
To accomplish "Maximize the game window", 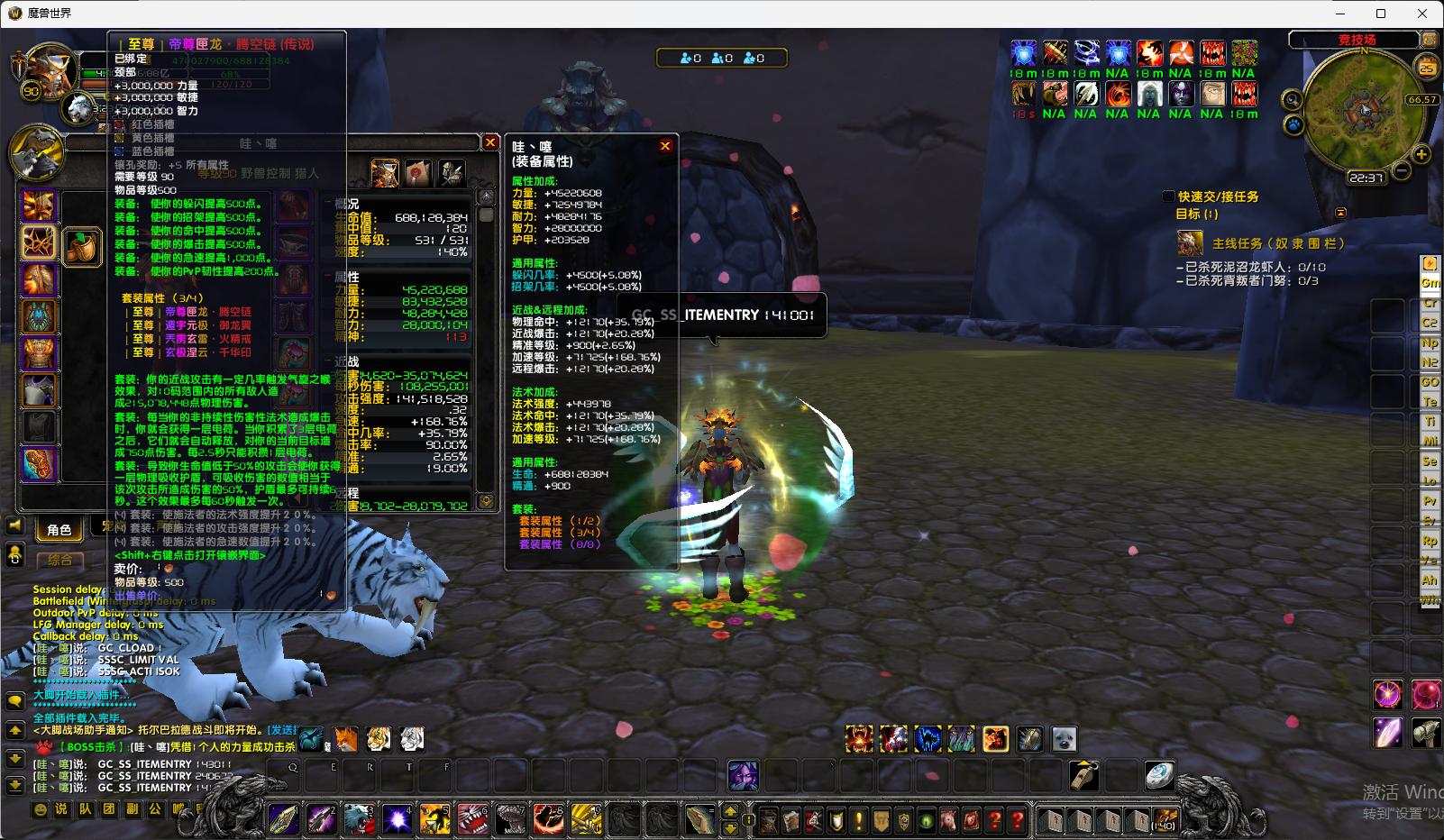I will (x=1380, y=14).
